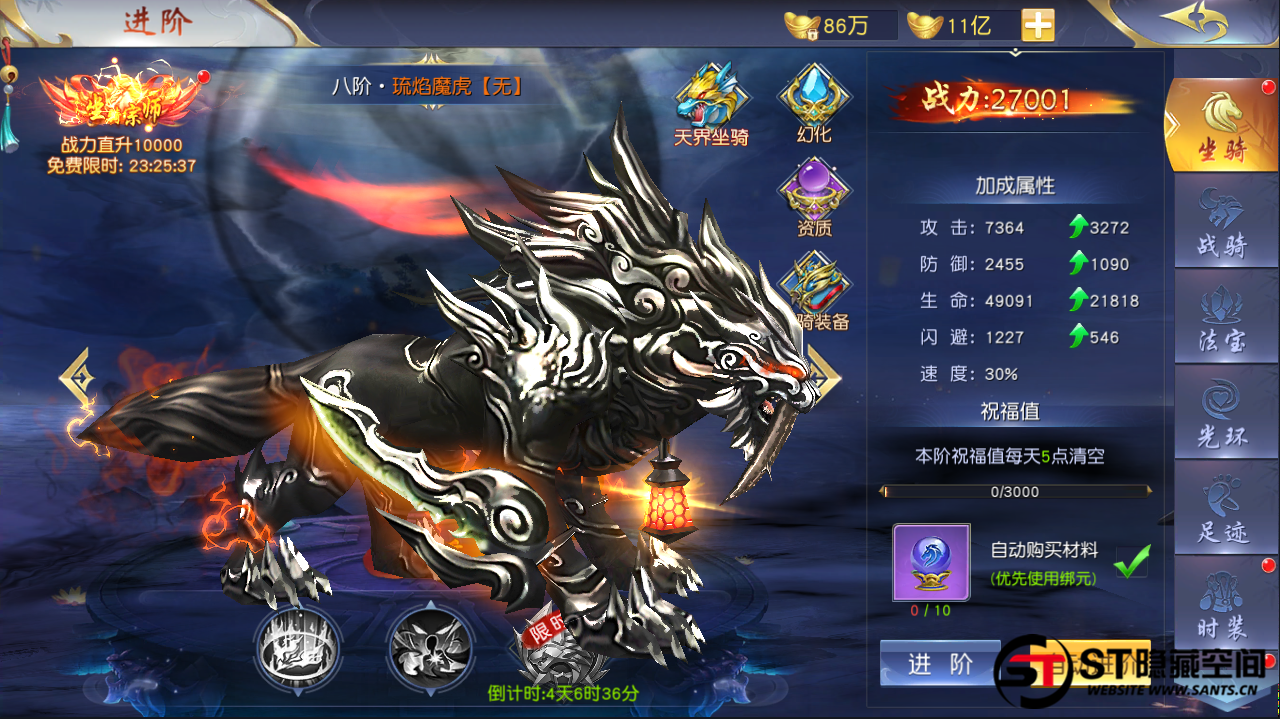
Task: Switch to the 光环 tab
Action: (x=1221, y=414)
